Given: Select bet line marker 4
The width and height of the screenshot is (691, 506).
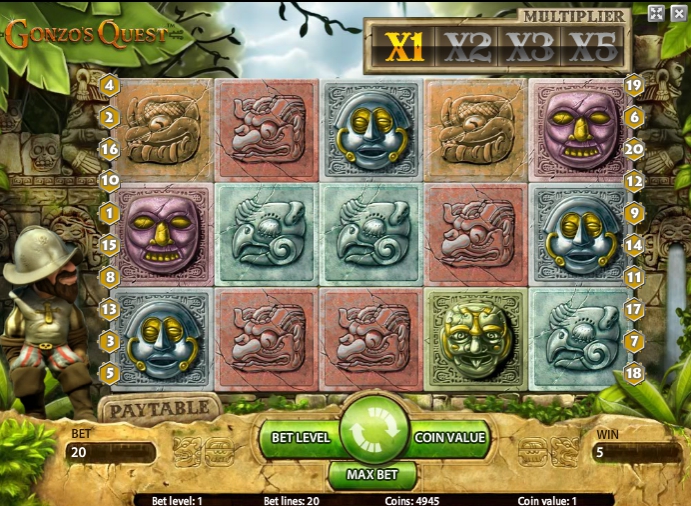Looking at the screenshot, I should tap(110, 86).
